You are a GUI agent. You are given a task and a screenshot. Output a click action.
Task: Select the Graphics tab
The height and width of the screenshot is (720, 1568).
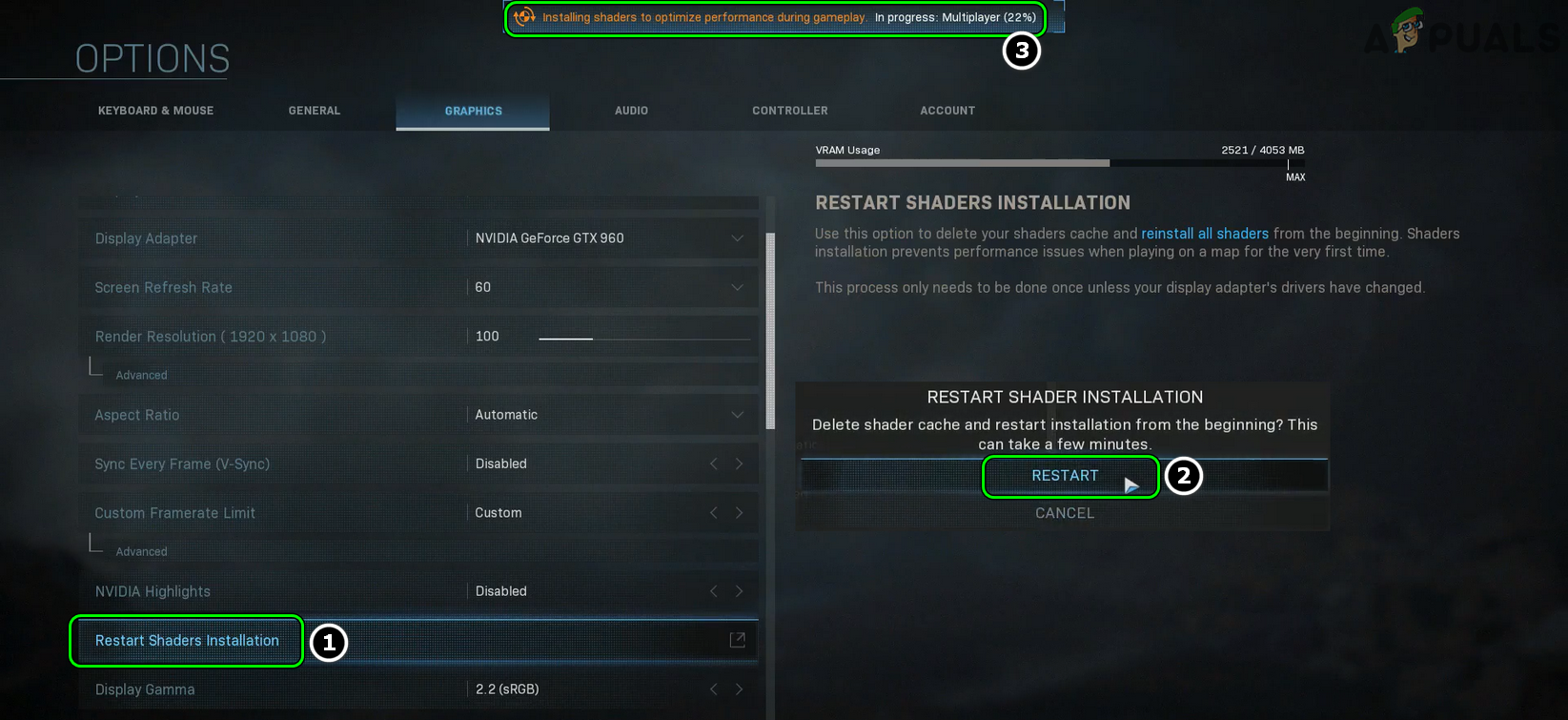473,111
